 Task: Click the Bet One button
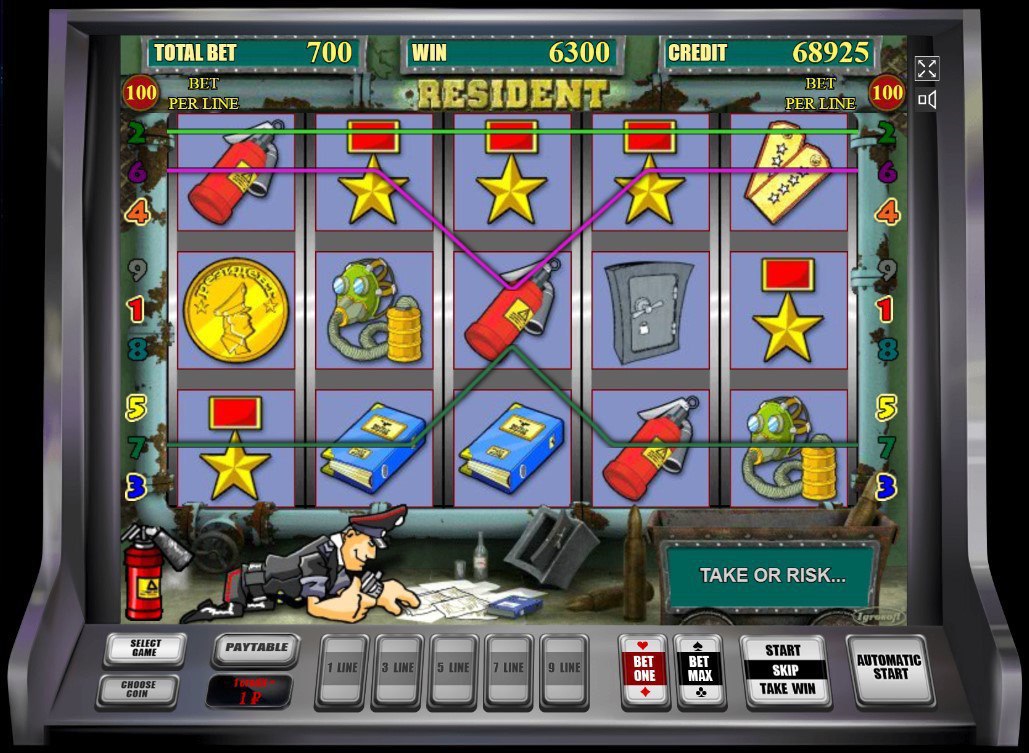coord(644,670)
